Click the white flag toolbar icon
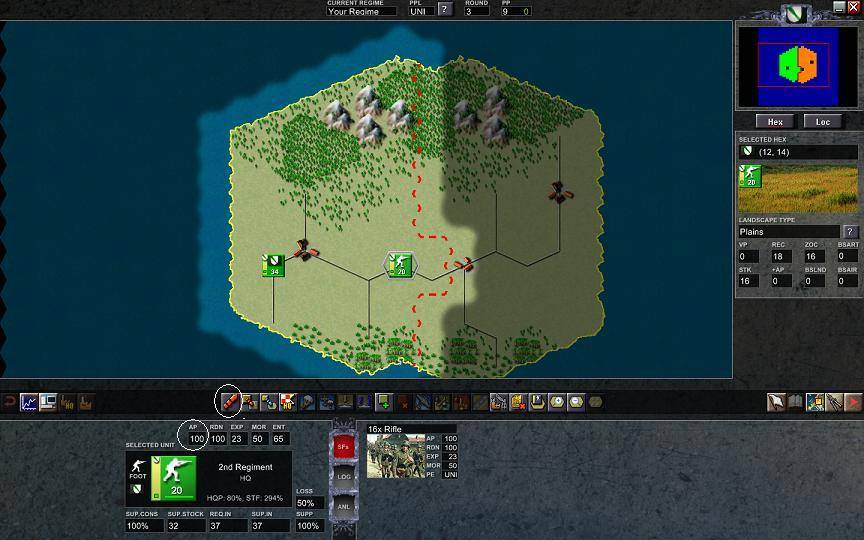The width and height of the screenshot is (864, 540). coord(776,402)
